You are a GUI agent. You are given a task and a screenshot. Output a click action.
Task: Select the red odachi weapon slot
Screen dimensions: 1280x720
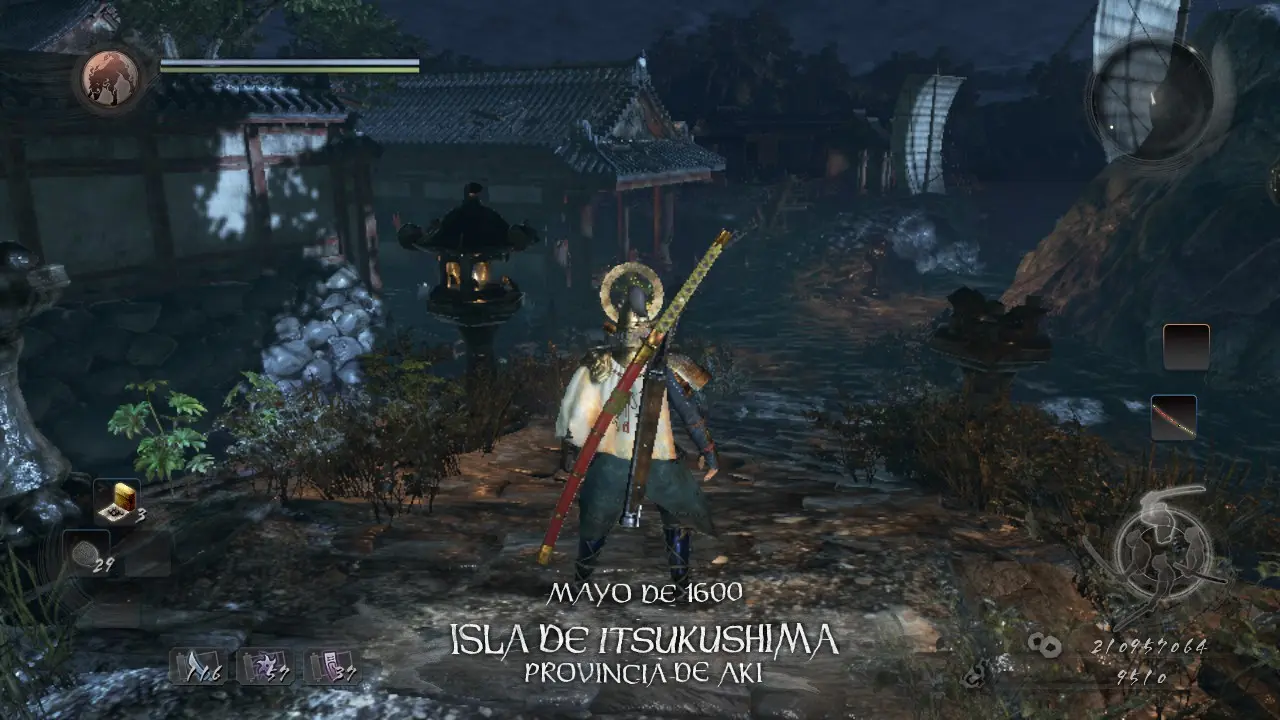pos(1173,417)
